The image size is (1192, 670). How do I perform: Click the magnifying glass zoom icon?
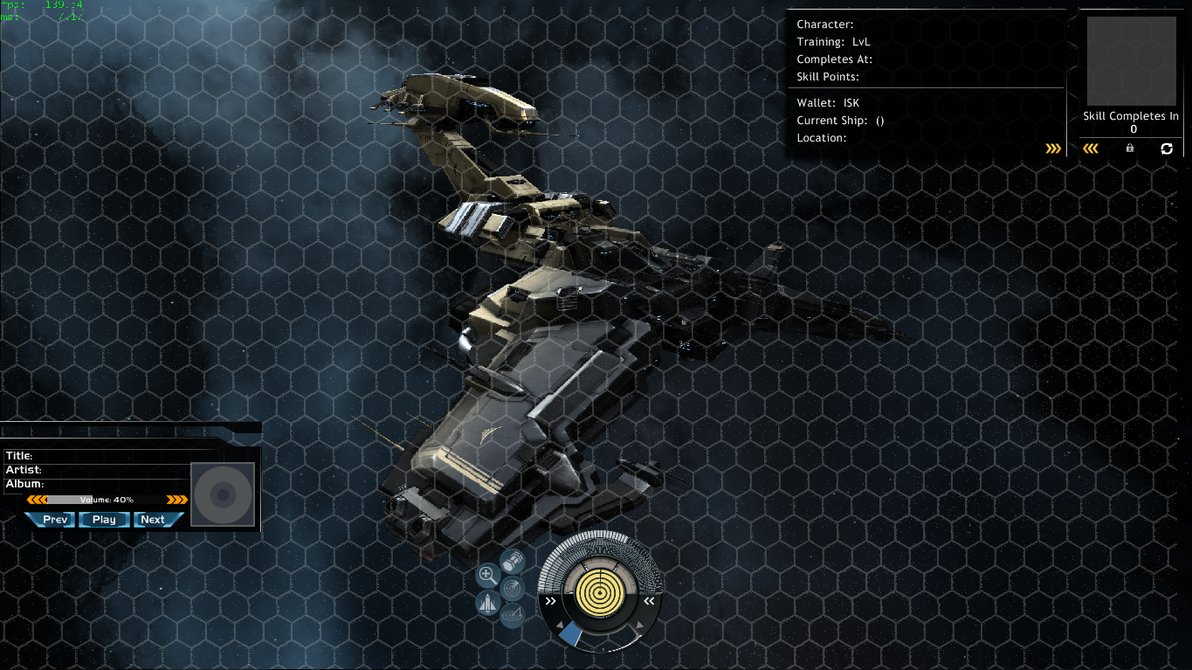coord(488,574)
